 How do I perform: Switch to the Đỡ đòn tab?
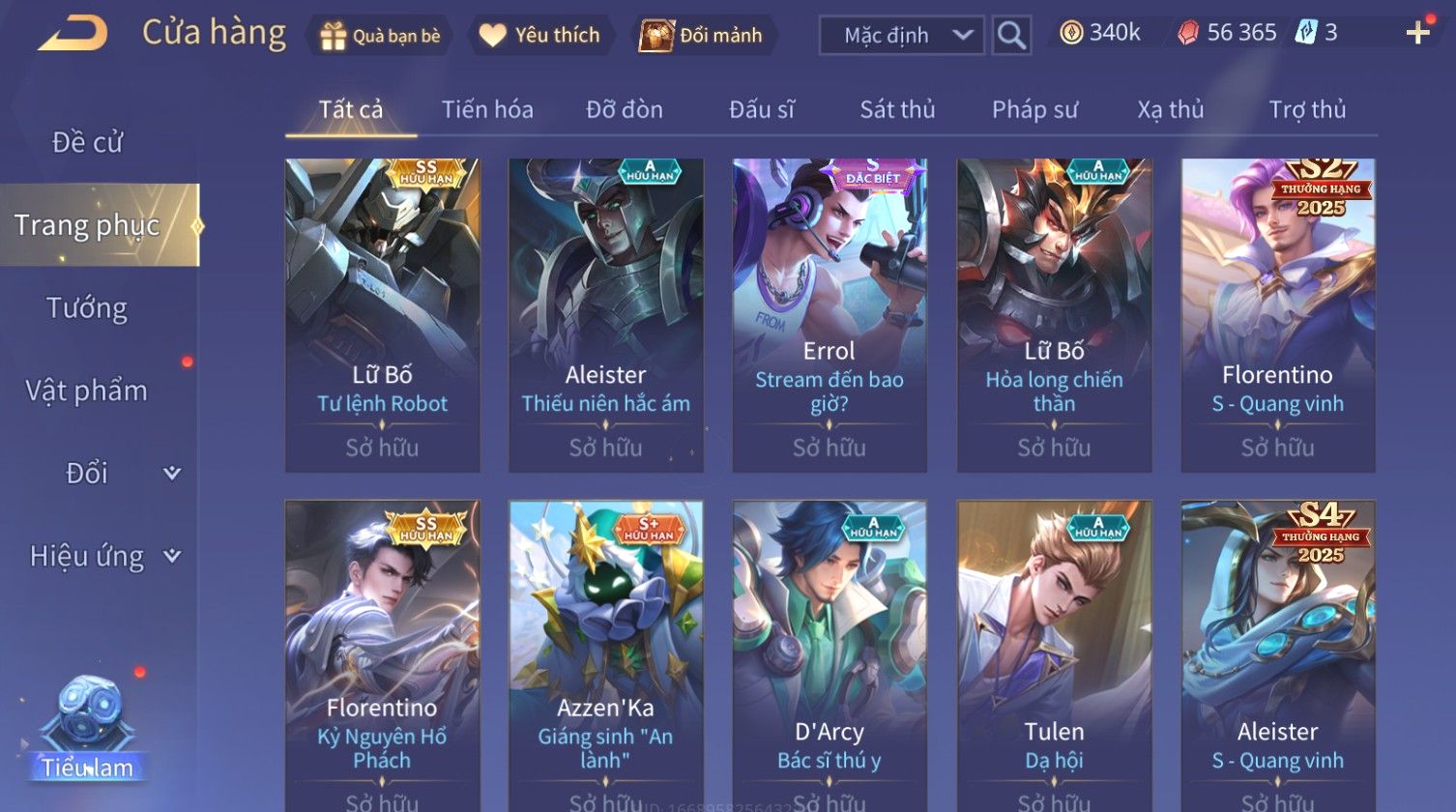coord(625,109)
